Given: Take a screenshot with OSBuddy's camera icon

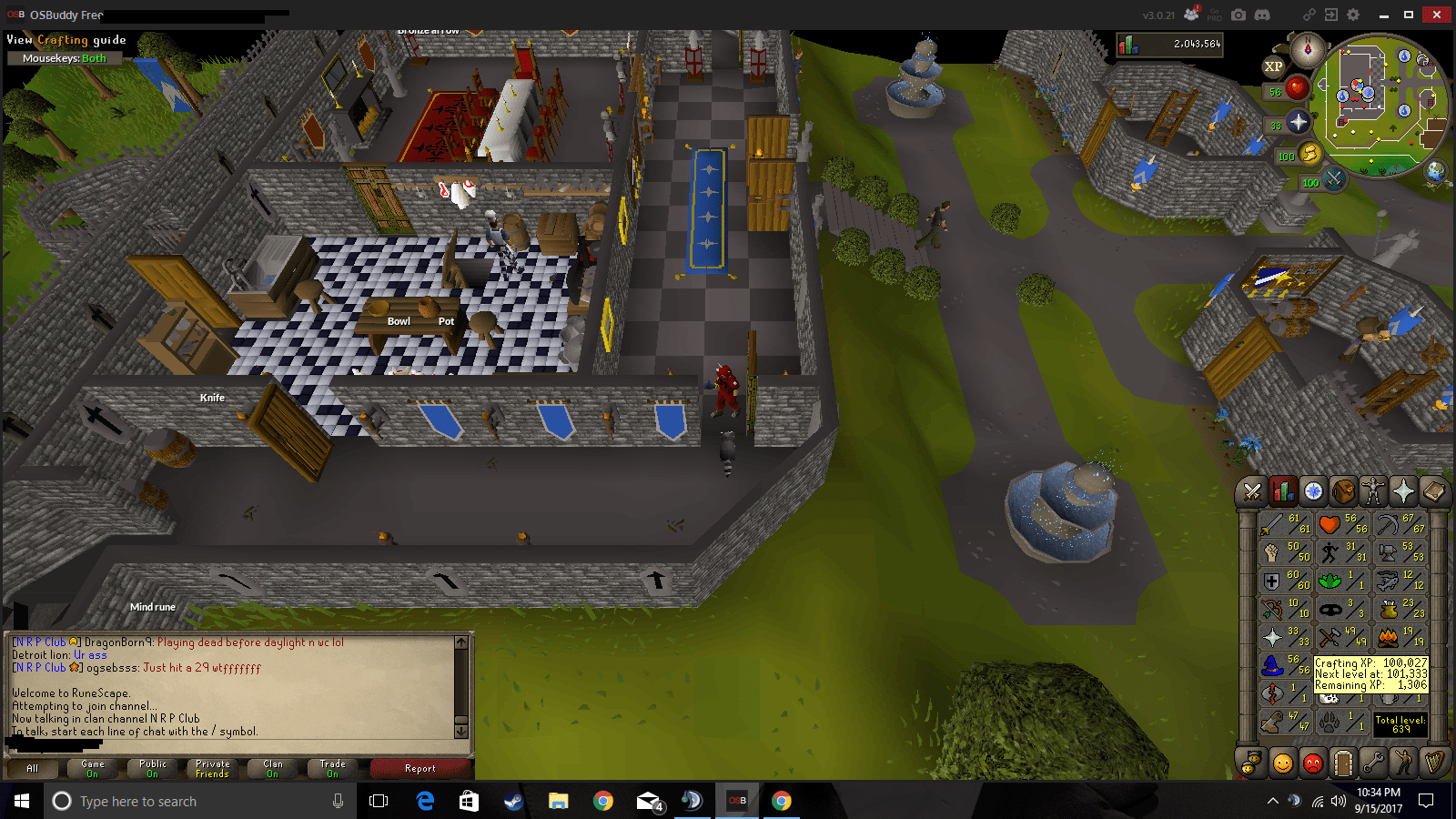Looking at the screenshot, I should (x=1239, y=15).
